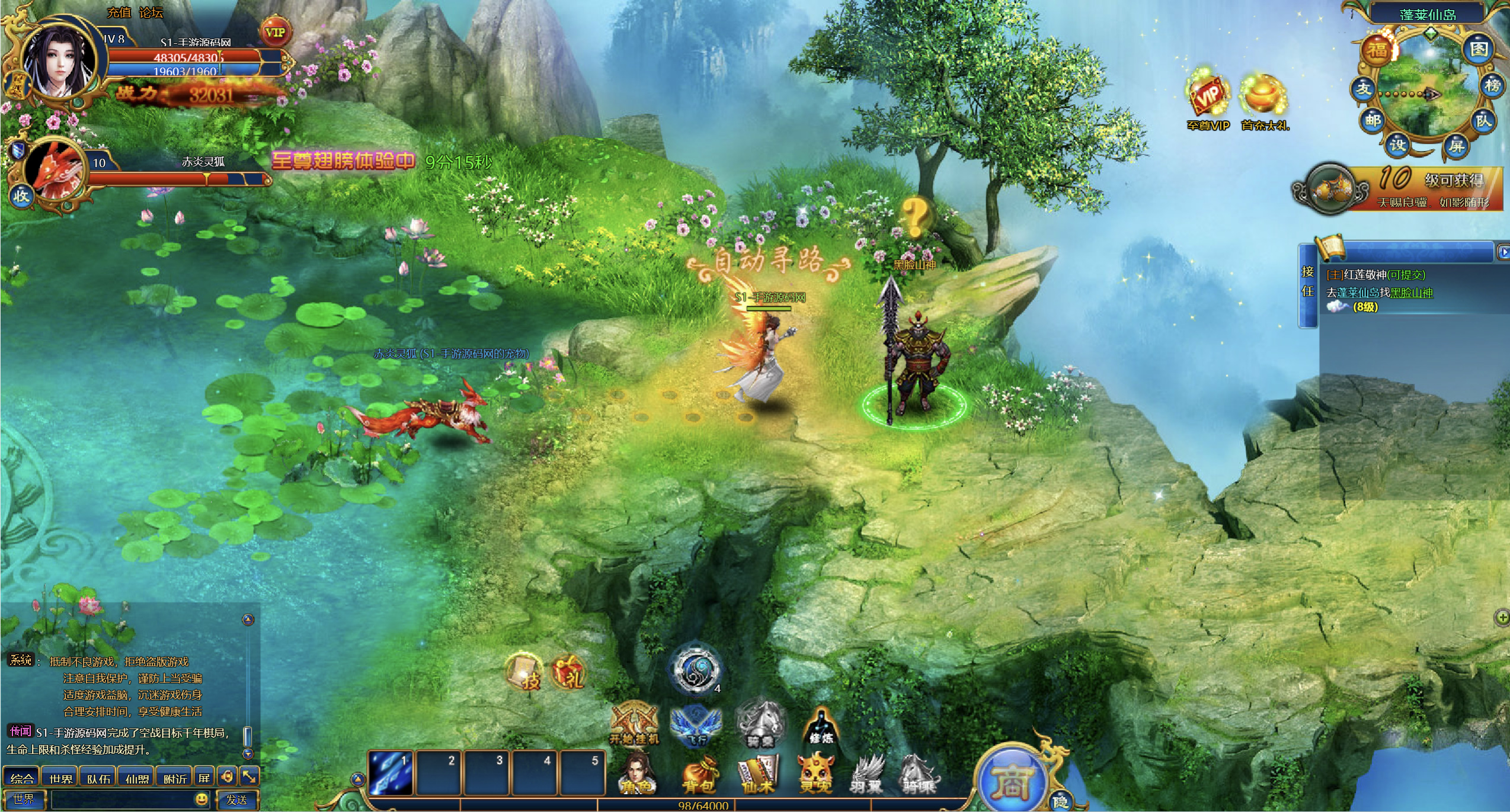Open the 邮 mail button

coord(1373,121)
